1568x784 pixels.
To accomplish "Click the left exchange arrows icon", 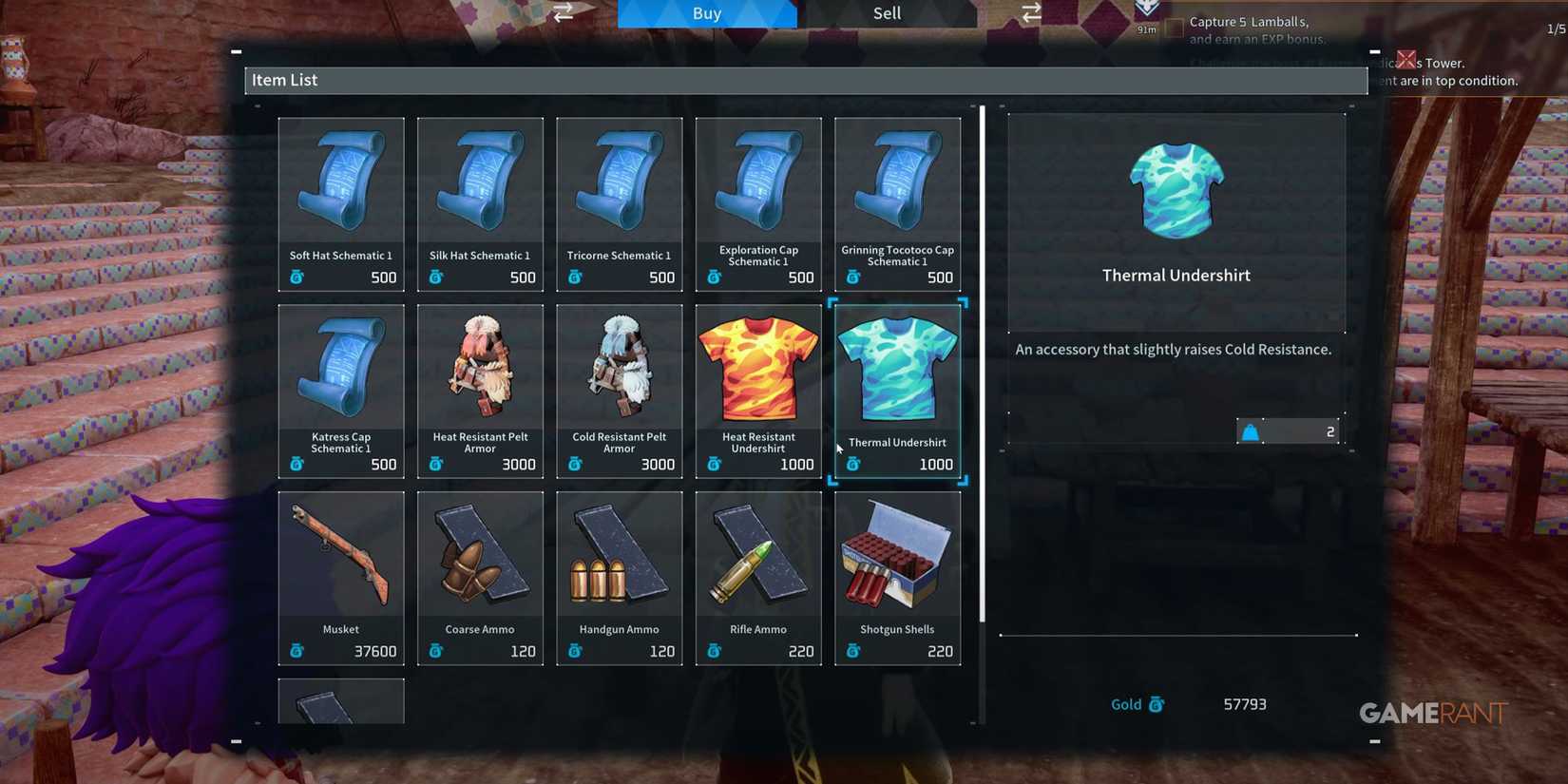I will point(563,12).
